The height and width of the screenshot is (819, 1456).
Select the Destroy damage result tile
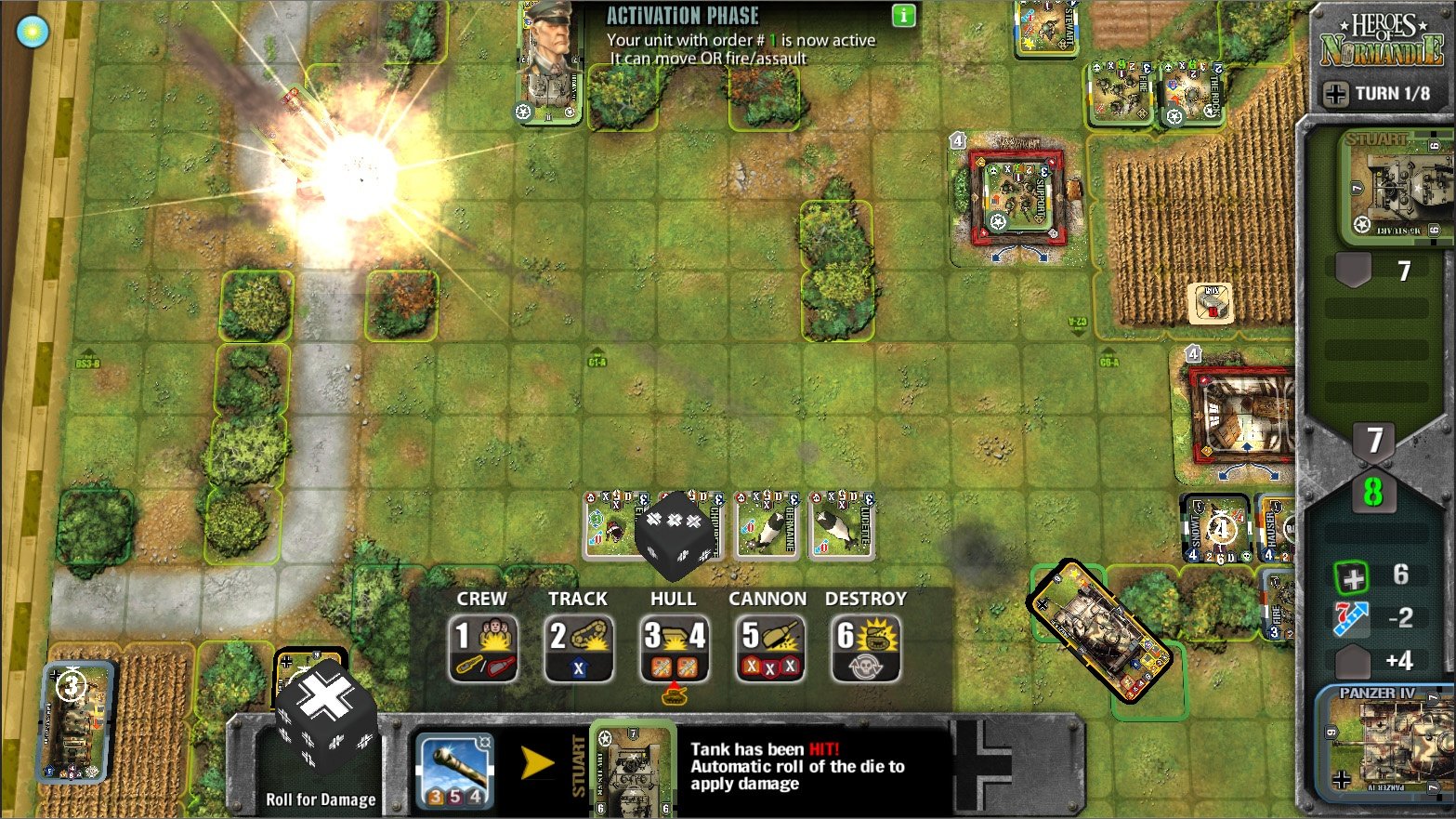coord(865,647)
